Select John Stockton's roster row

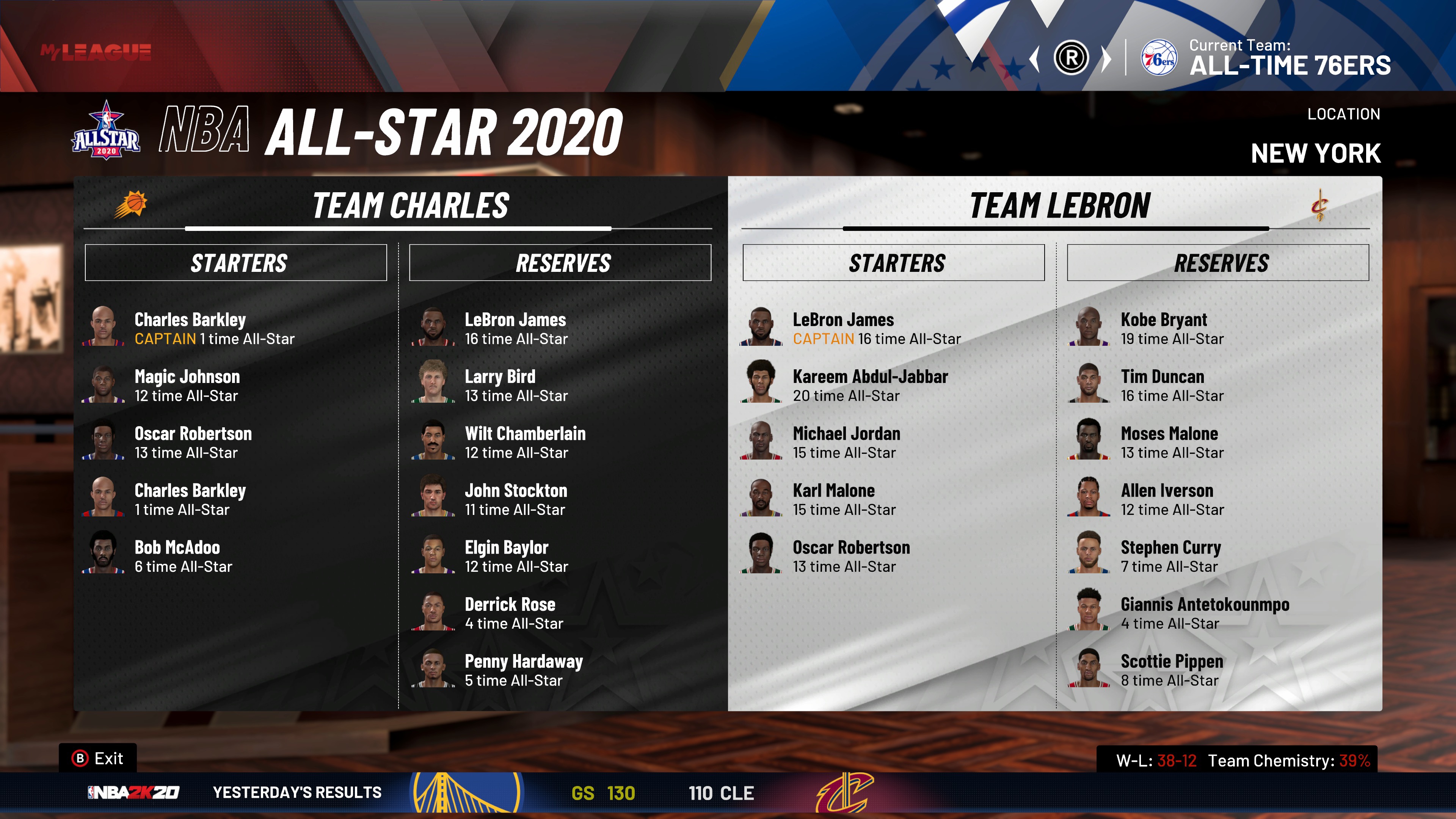(516, 500)
